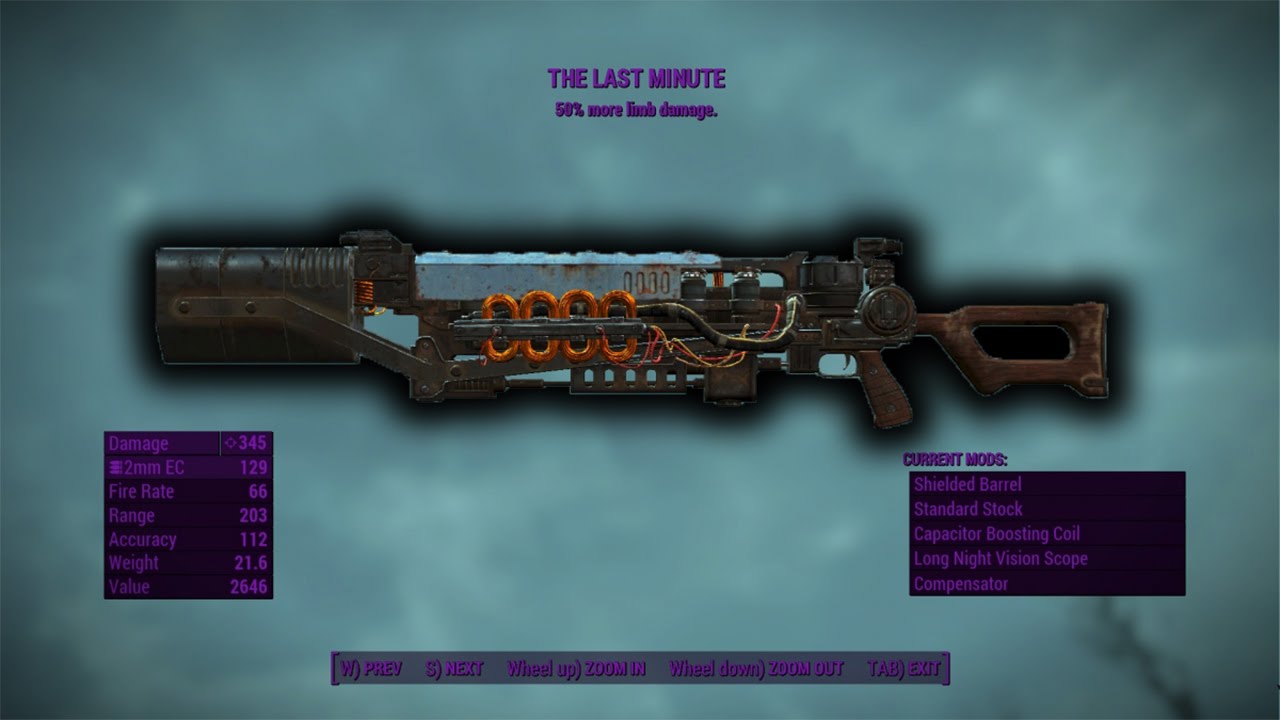Expand the Capacitor Boosting Coil mod entry

click(996, 534)
